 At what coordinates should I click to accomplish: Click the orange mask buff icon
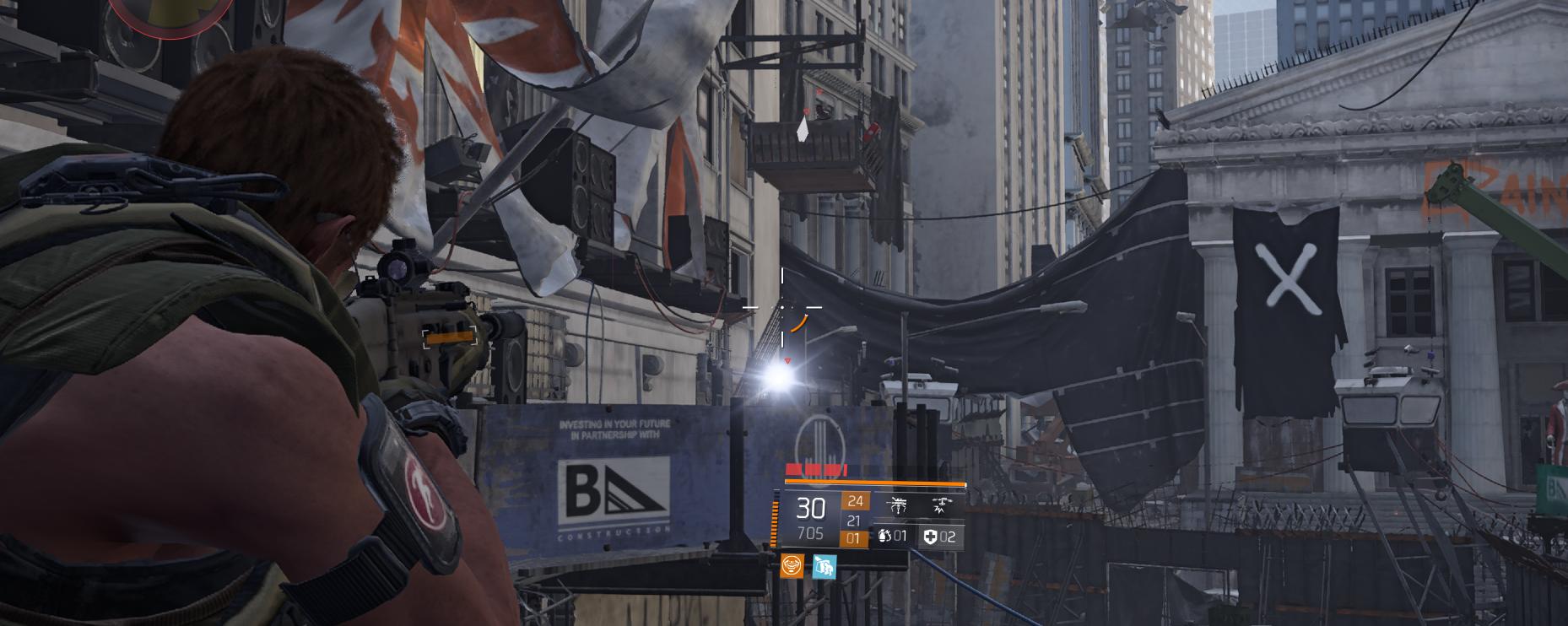pyautogui.click(x=792, y=566)
